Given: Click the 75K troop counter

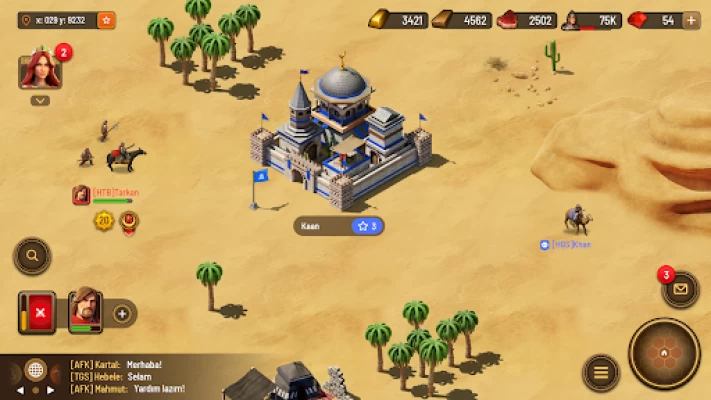Looking at the screenshot, I should (591, 20).
